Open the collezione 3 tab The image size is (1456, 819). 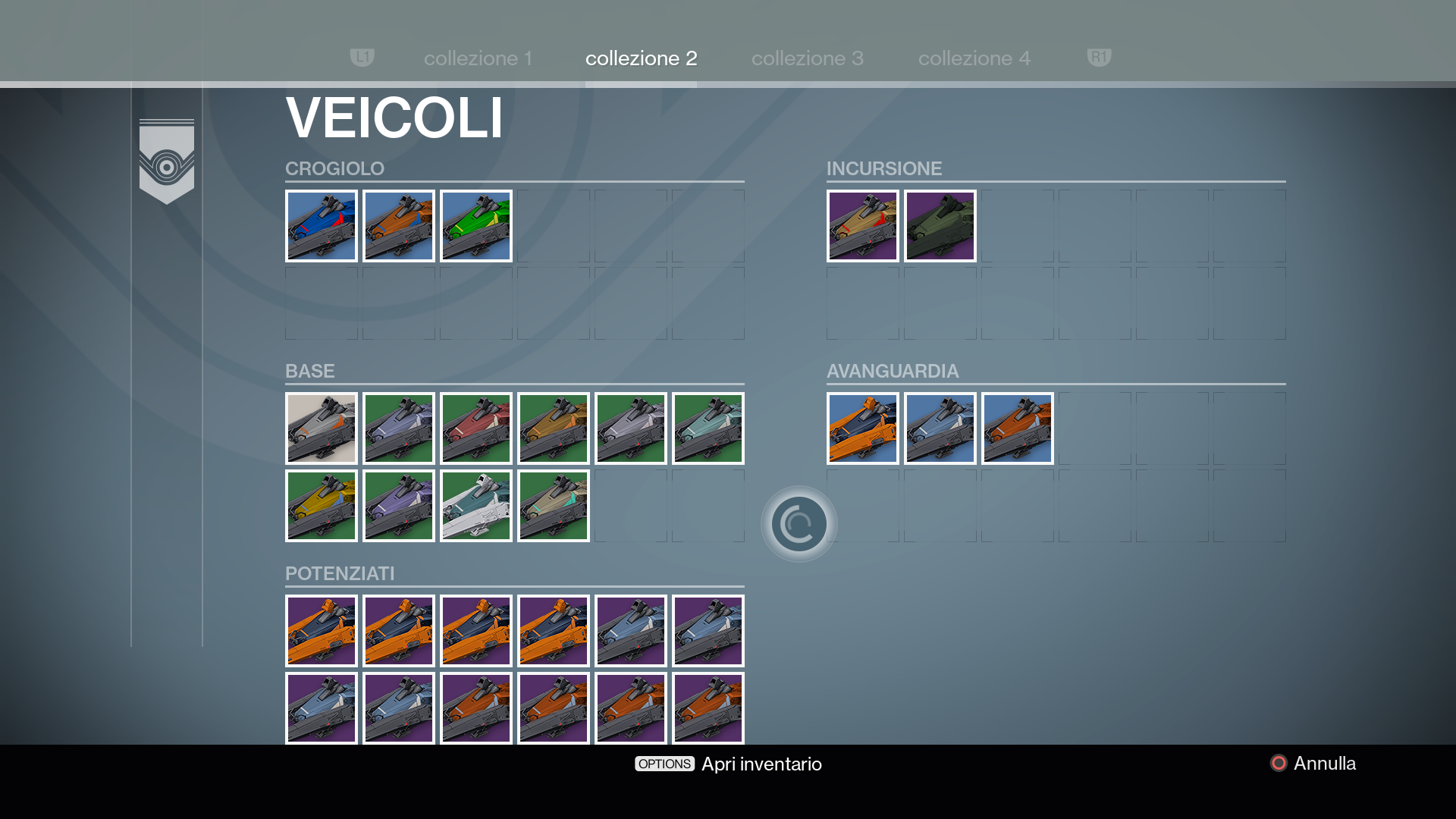[807, 58]
